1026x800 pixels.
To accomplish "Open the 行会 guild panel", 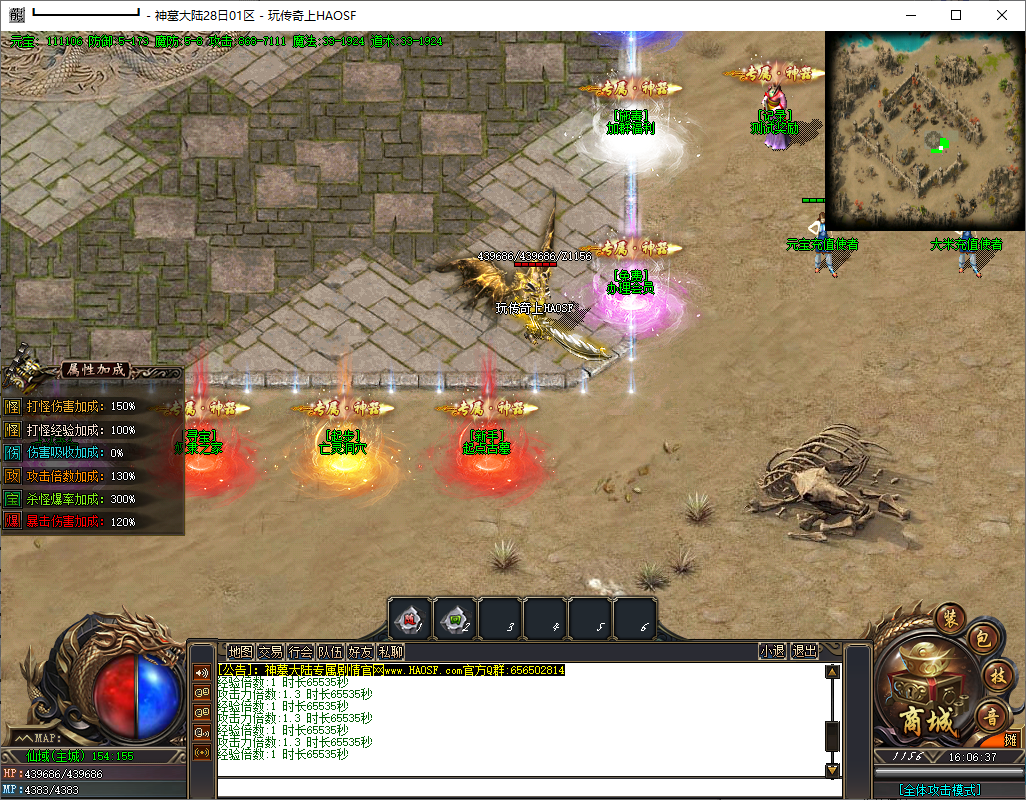I will 300,651.
